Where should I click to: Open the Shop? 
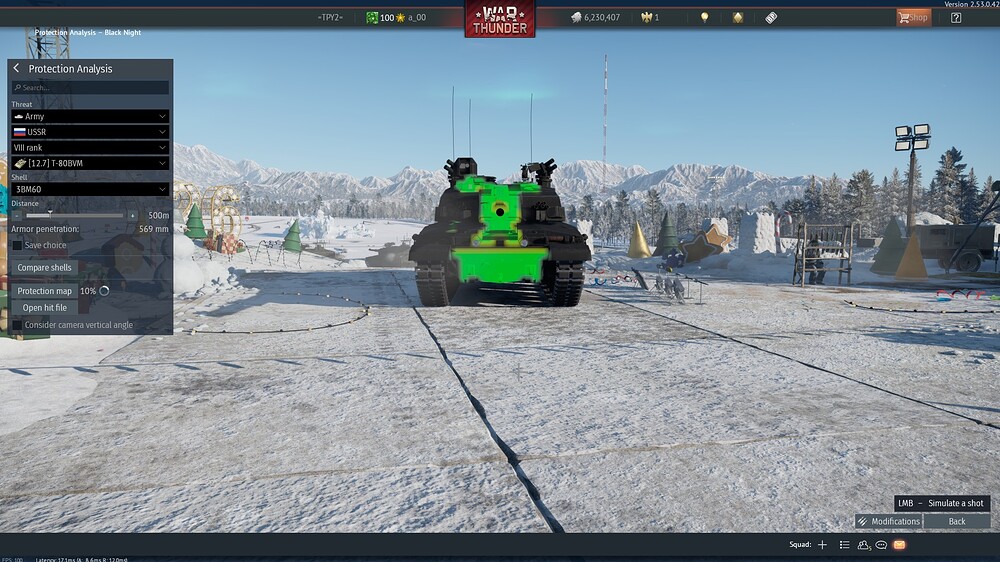click(x=913, y=17)
